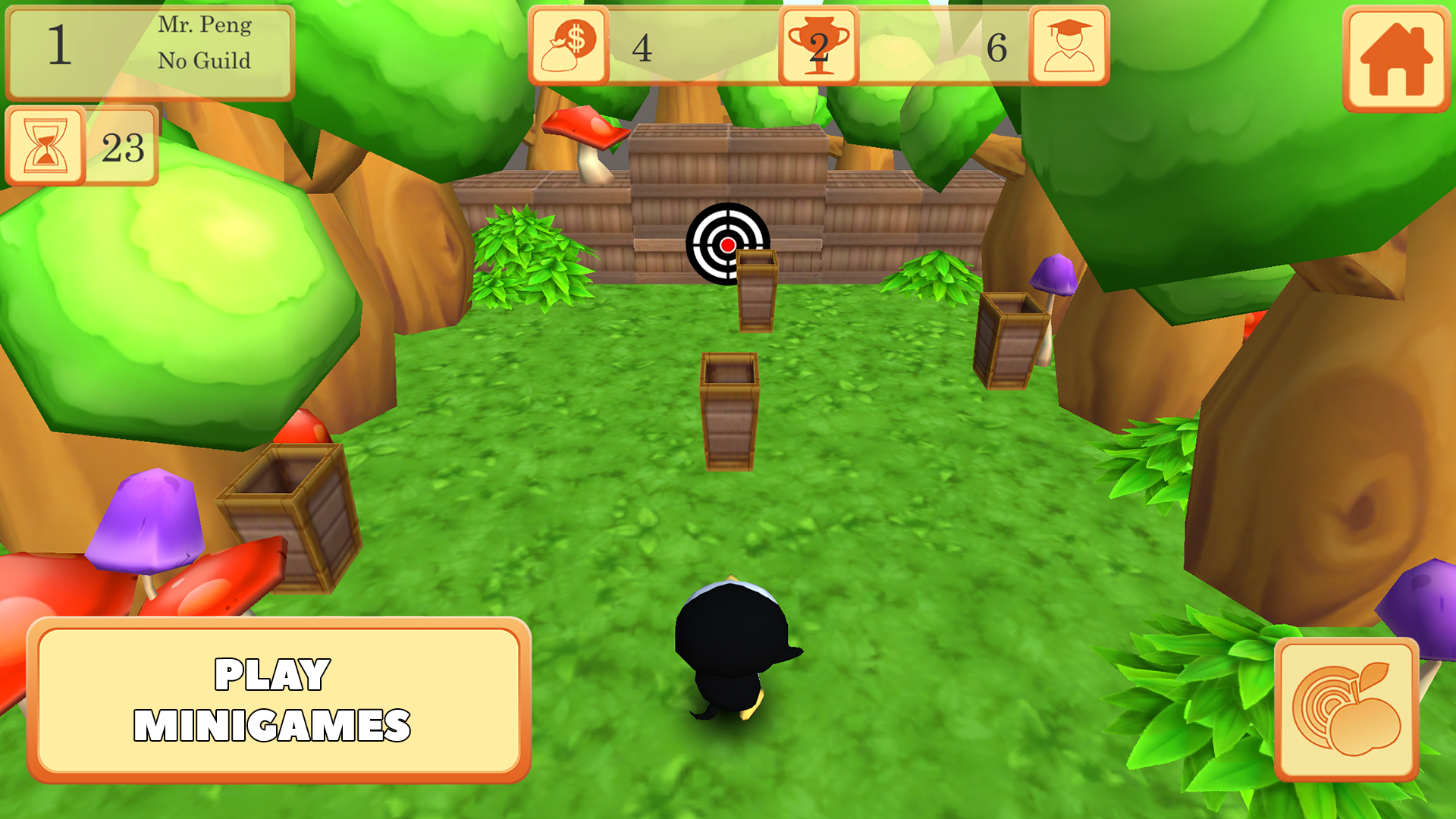
Task: Open the home menu icon
Action: coord(1398,57)
